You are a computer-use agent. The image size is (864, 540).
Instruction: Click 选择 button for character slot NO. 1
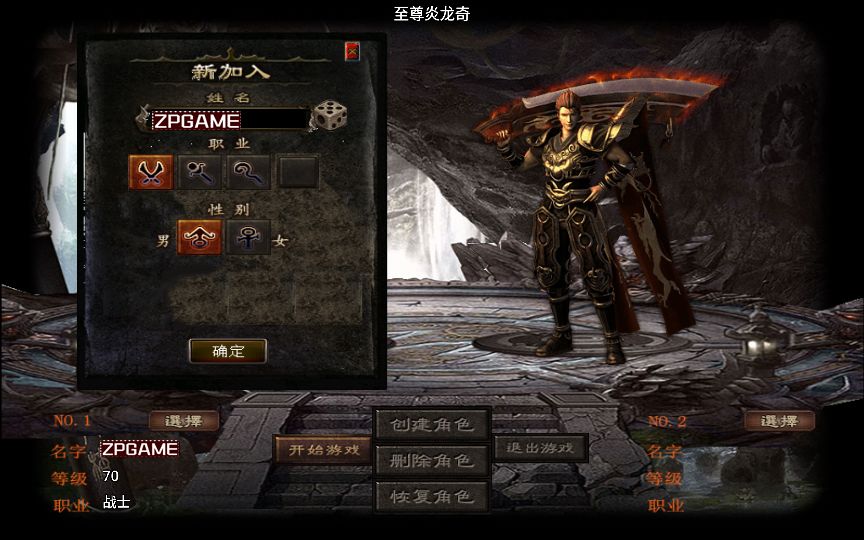(x=184, y=421)
